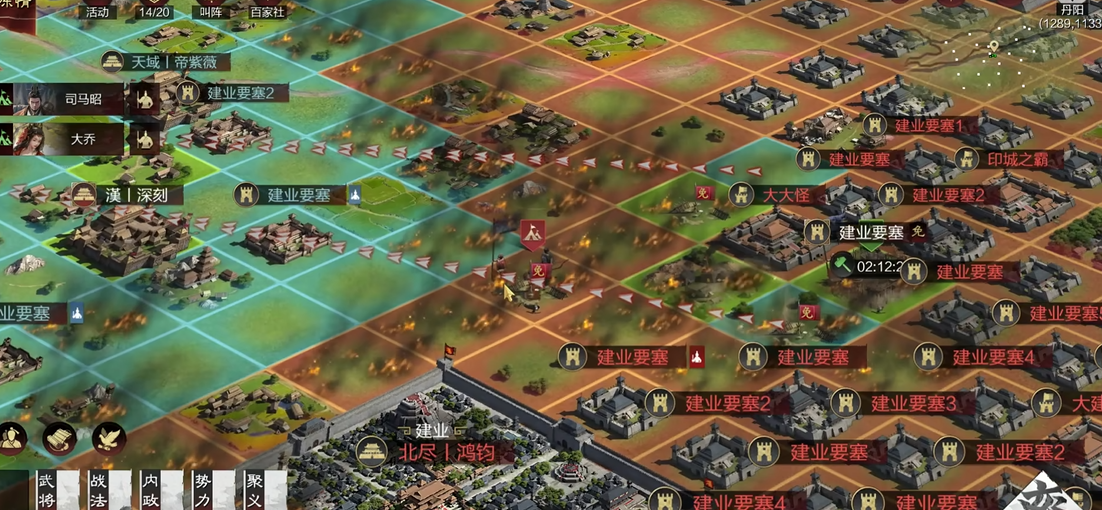Click the advisor figure round icon

tap(13, 438)
